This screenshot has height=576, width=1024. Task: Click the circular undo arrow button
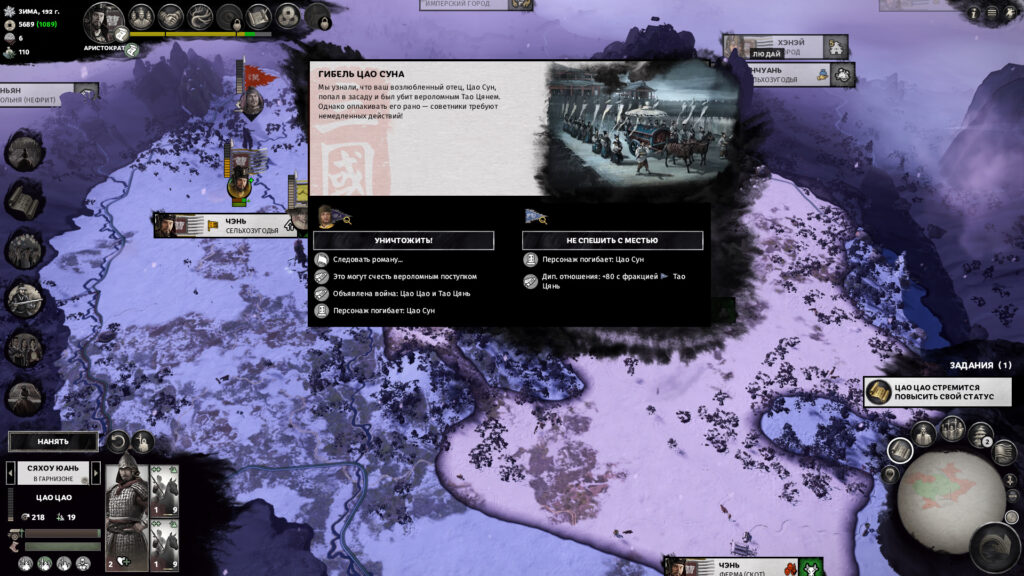[118, 441]
